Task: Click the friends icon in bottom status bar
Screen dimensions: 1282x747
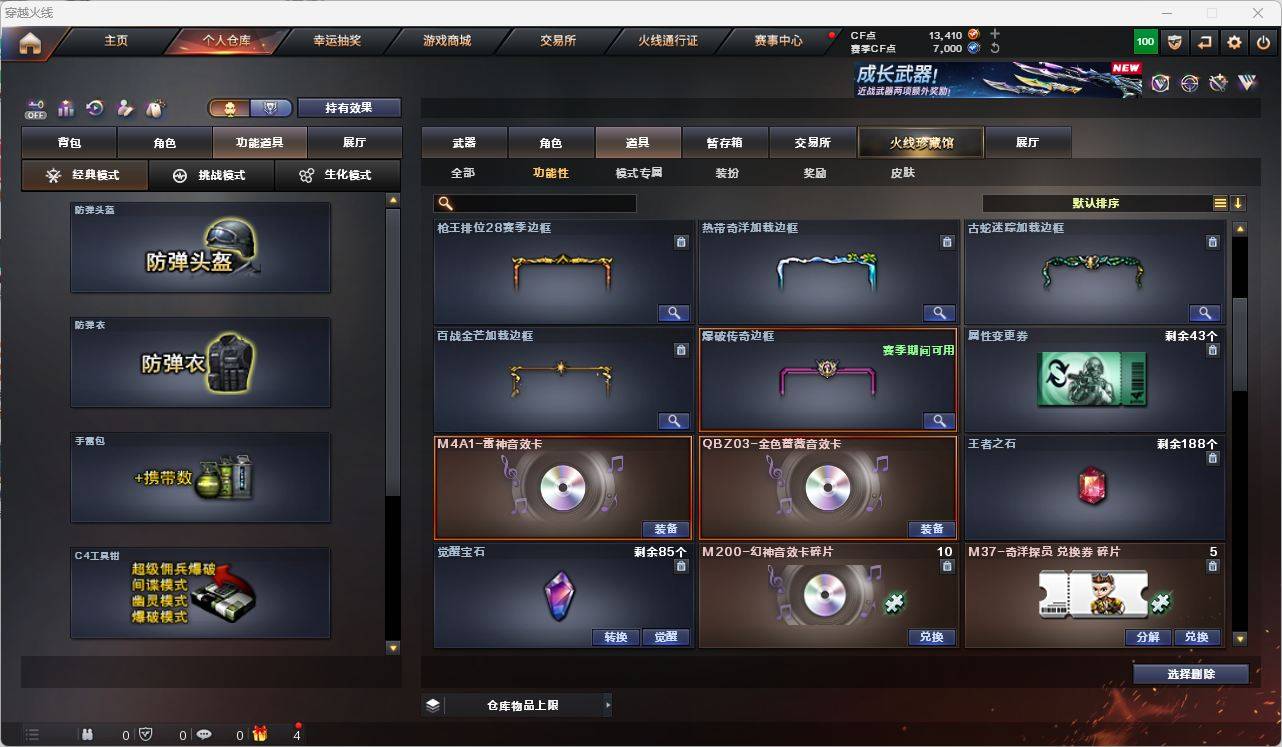Action: (88, 736)
